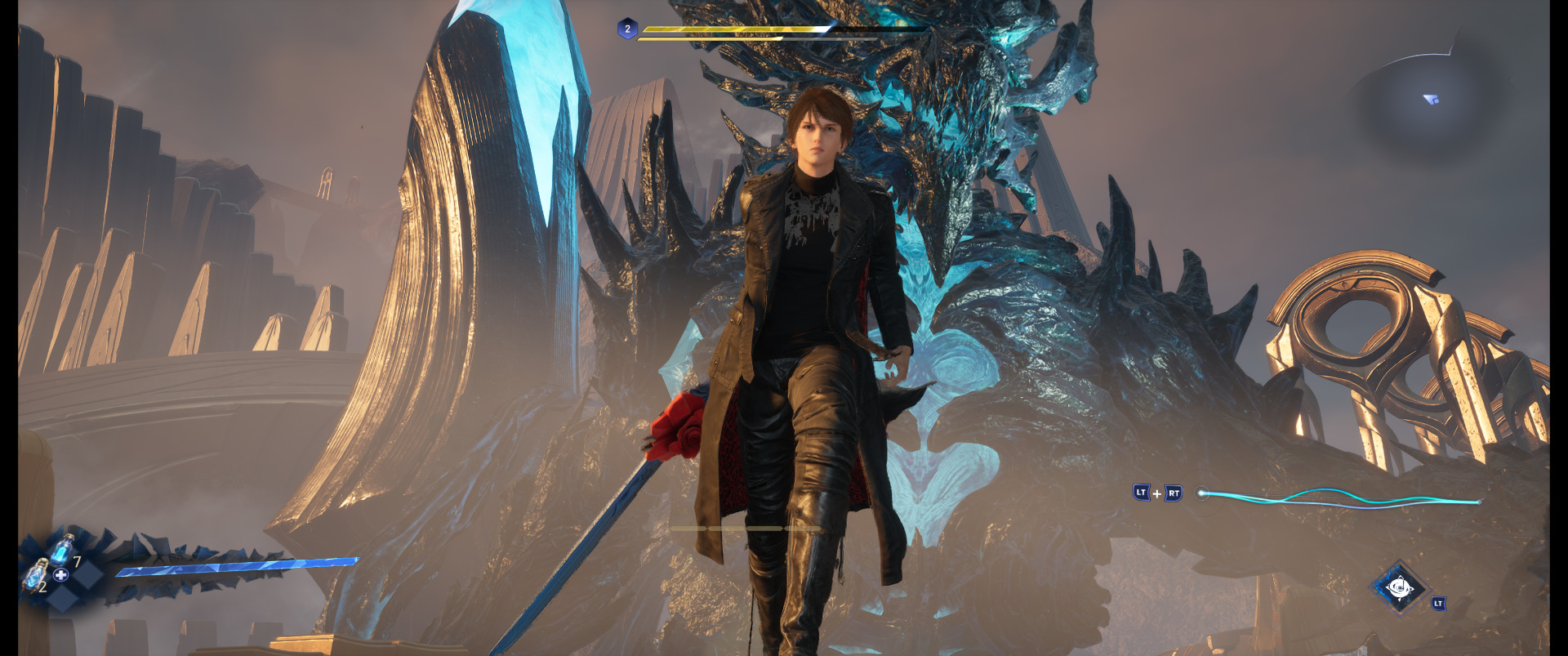Select the blue potion with count 7
Image resolution: width=1568 pixels, height=656 pixels.
tap(64, 548)
